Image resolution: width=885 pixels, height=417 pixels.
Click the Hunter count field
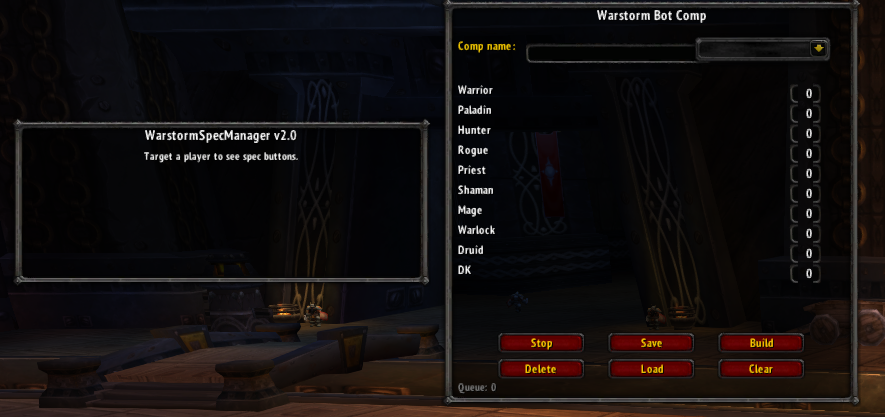click(x=807, y=134)
